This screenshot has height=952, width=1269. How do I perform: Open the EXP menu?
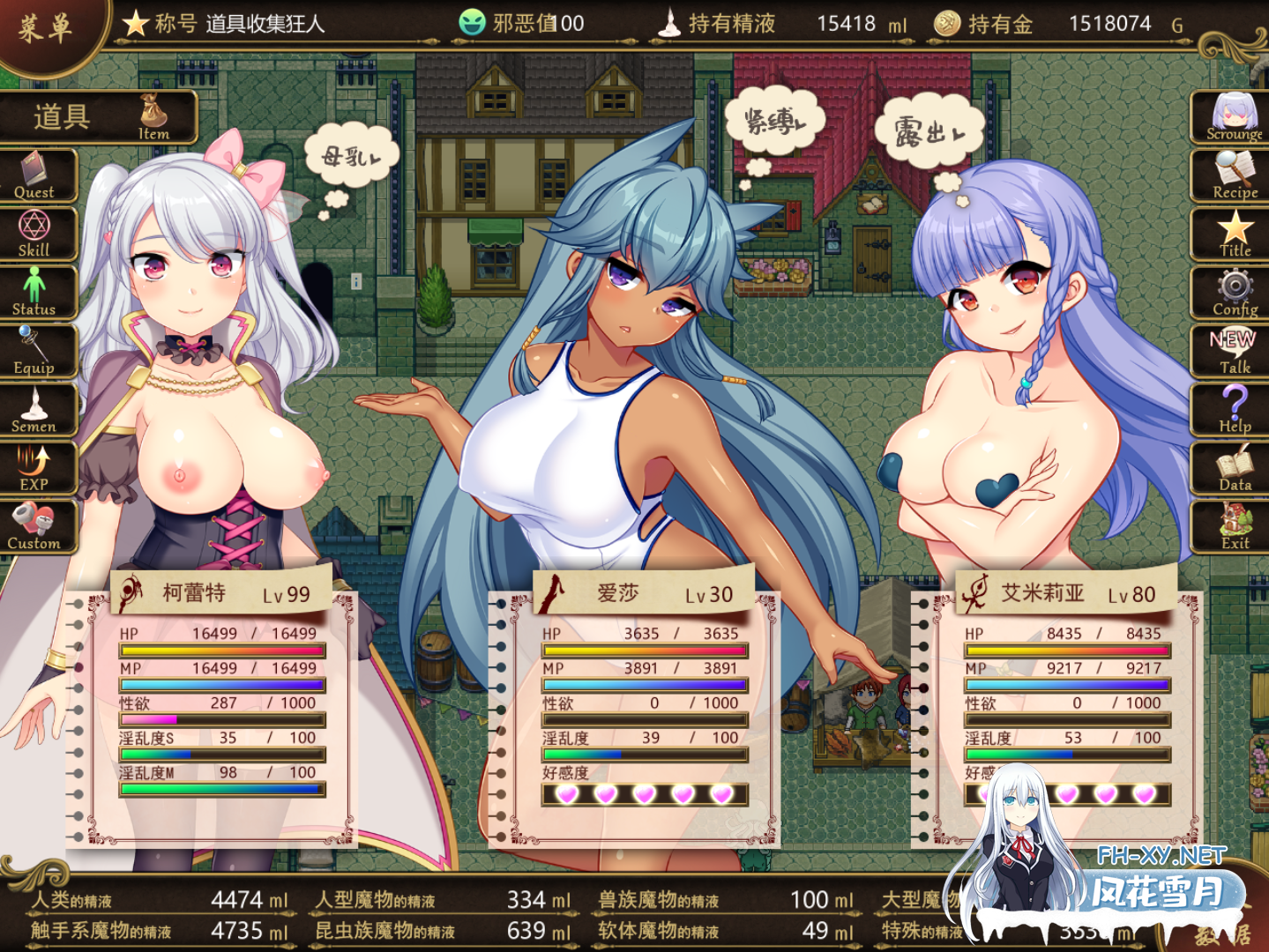pos(35,469)
